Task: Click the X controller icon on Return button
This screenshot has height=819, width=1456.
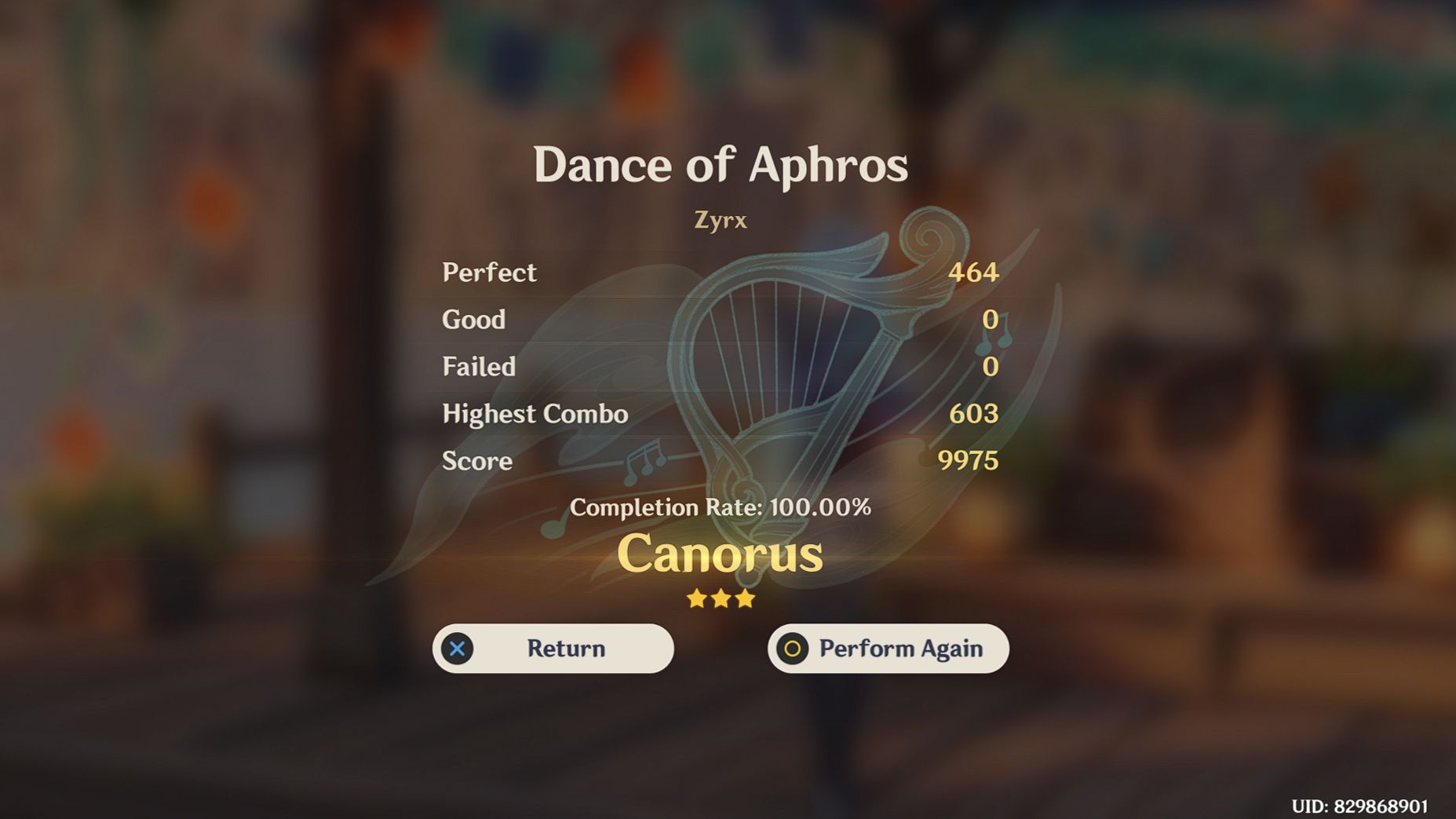Action: (x=458, y=649)
